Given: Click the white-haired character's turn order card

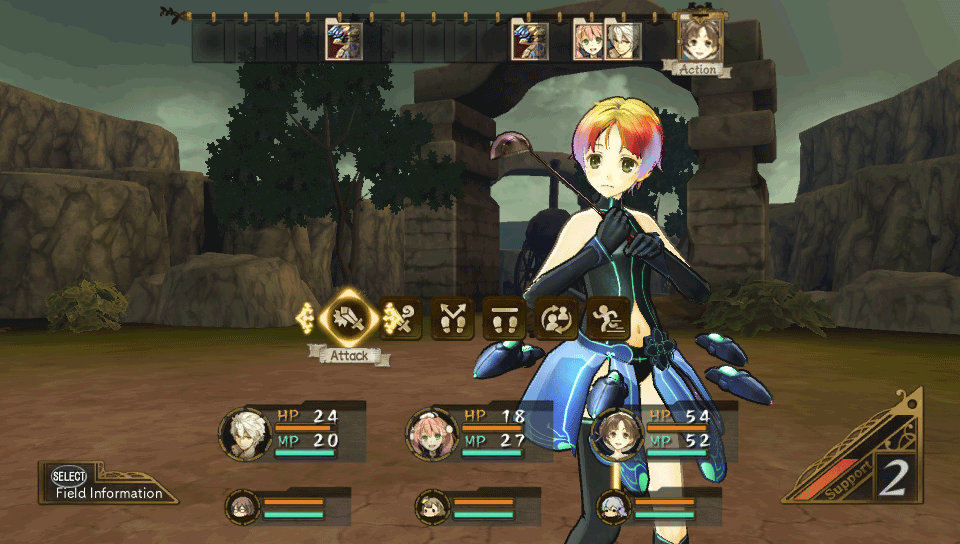Looking at the screenshot, I should pos(622,42).
